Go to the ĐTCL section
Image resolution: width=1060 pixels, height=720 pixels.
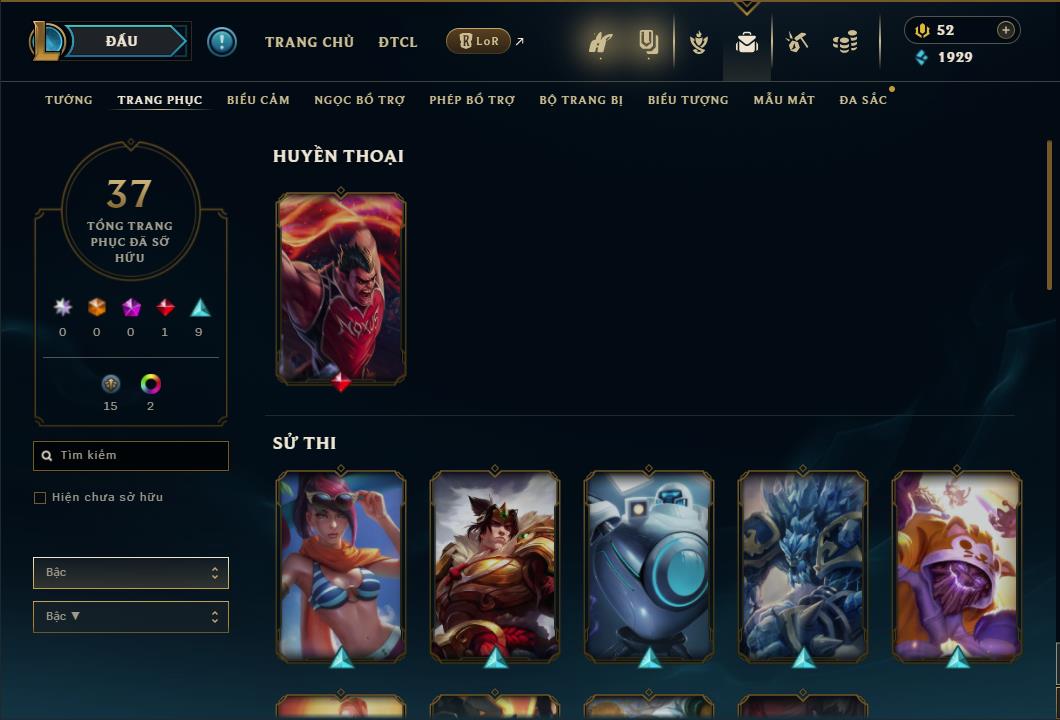tap(398, 42)
